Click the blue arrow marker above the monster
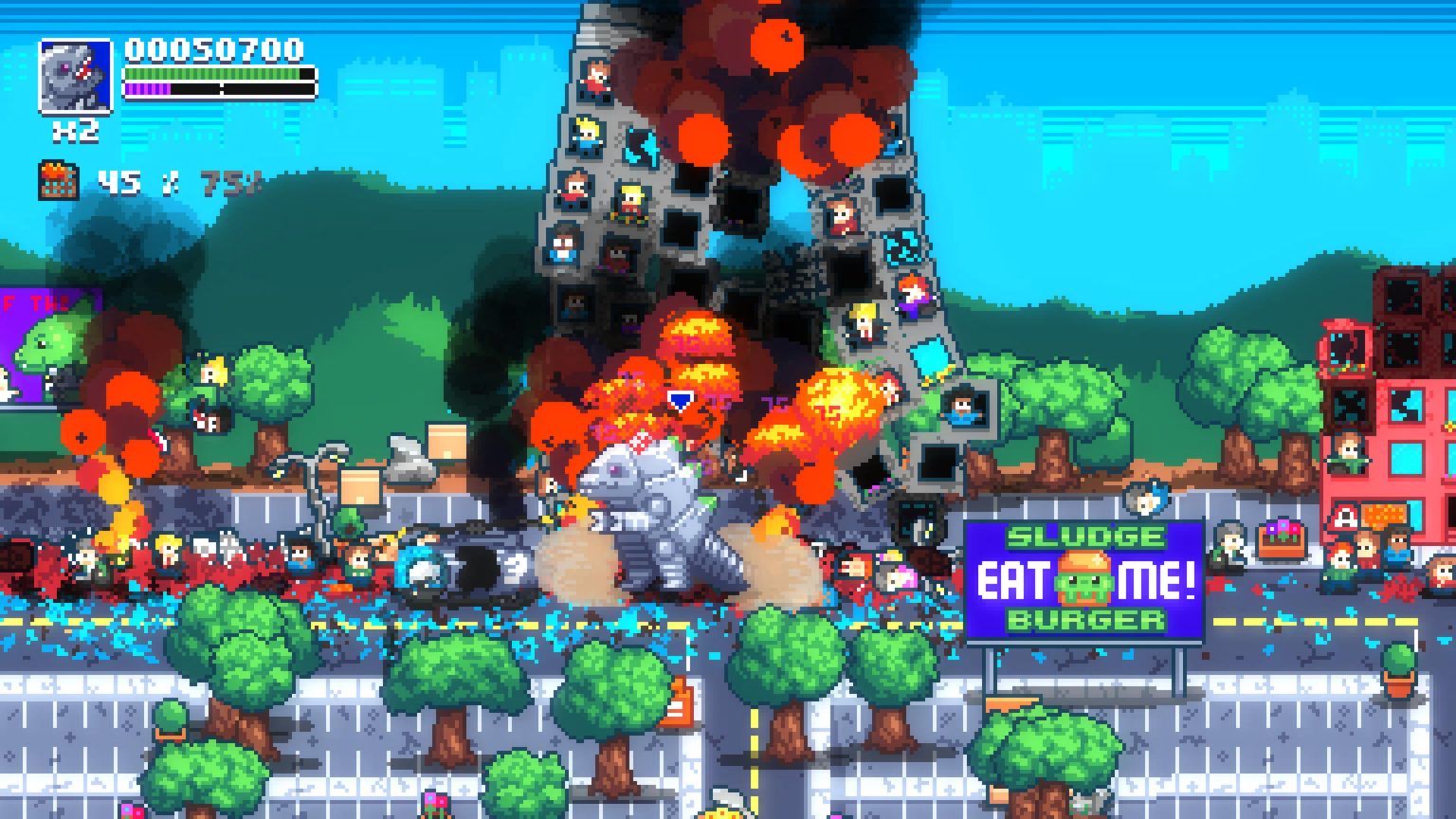The width and height of the screenshot is (1456, 819). 679,401
